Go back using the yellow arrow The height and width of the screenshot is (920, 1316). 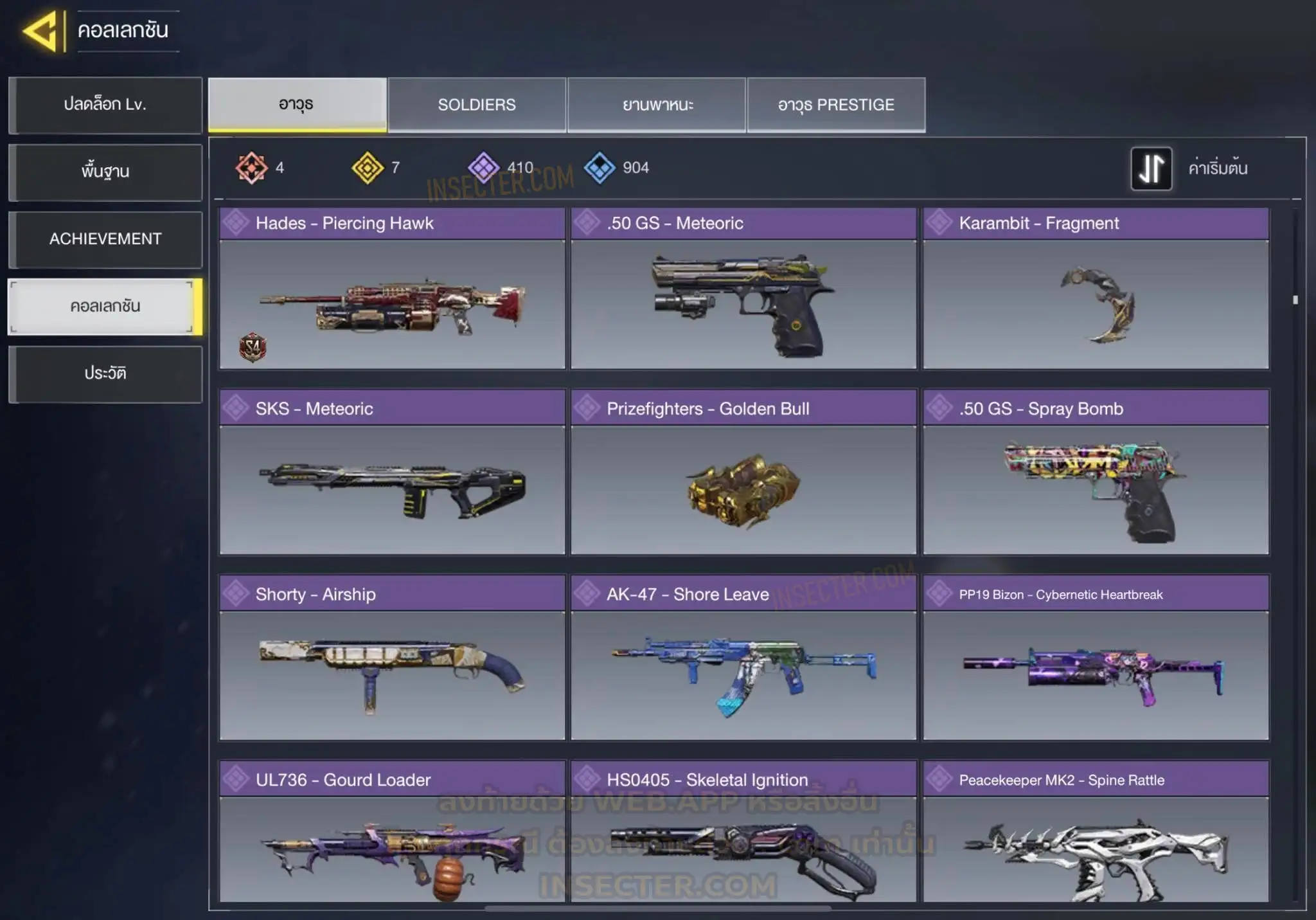click(x=42, y=31)
